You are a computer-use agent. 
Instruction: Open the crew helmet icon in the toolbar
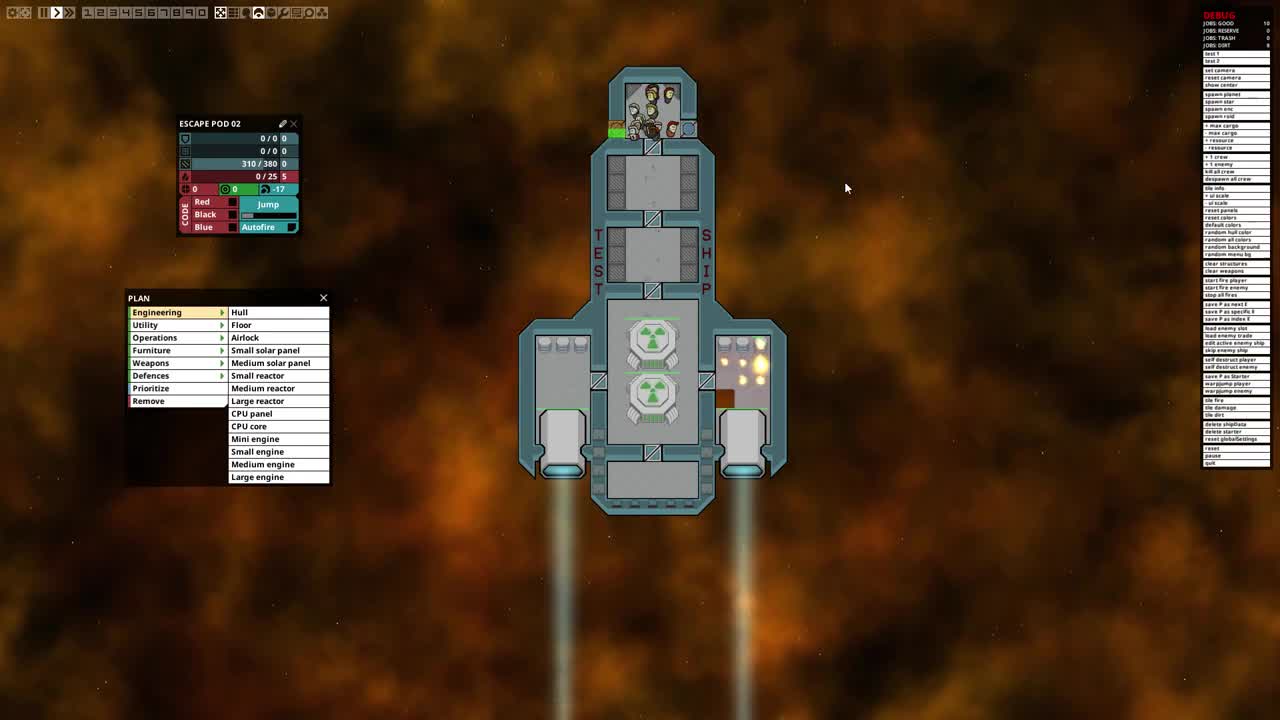259,12
